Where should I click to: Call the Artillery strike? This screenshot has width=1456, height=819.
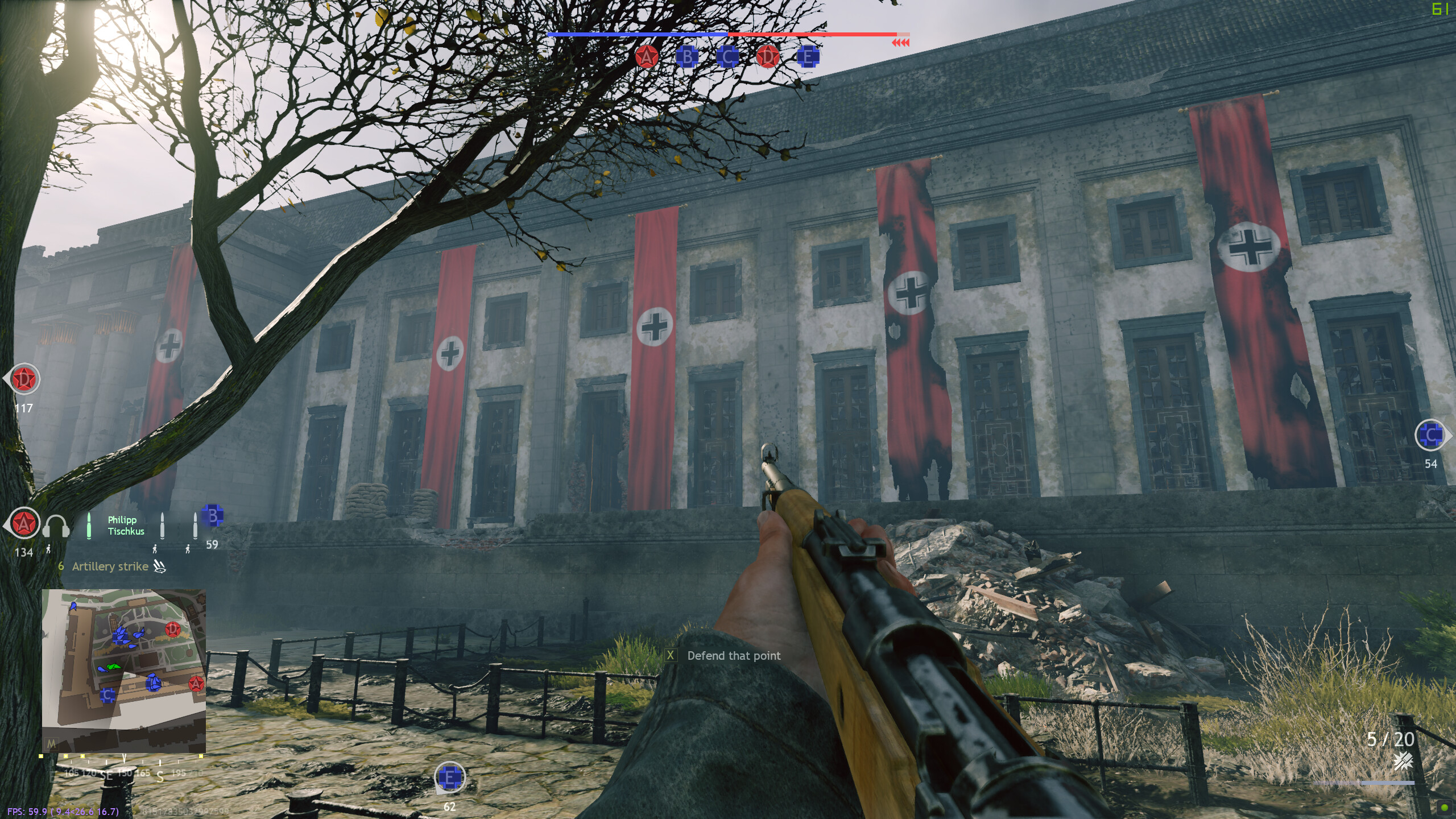(x=110, y=566)
